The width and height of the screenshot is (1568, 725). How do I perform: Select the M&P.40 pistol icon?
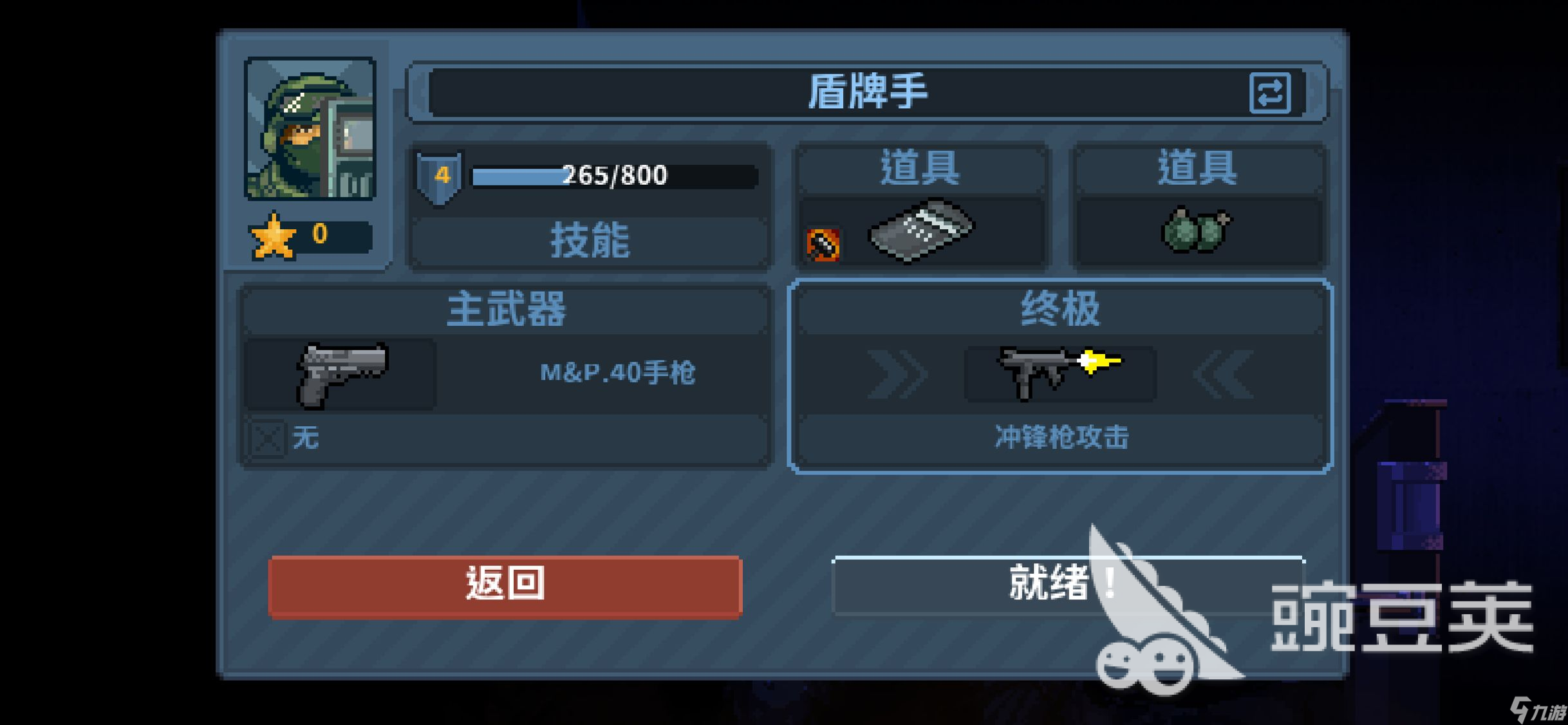pyautogui.click(x=341, y=373)
